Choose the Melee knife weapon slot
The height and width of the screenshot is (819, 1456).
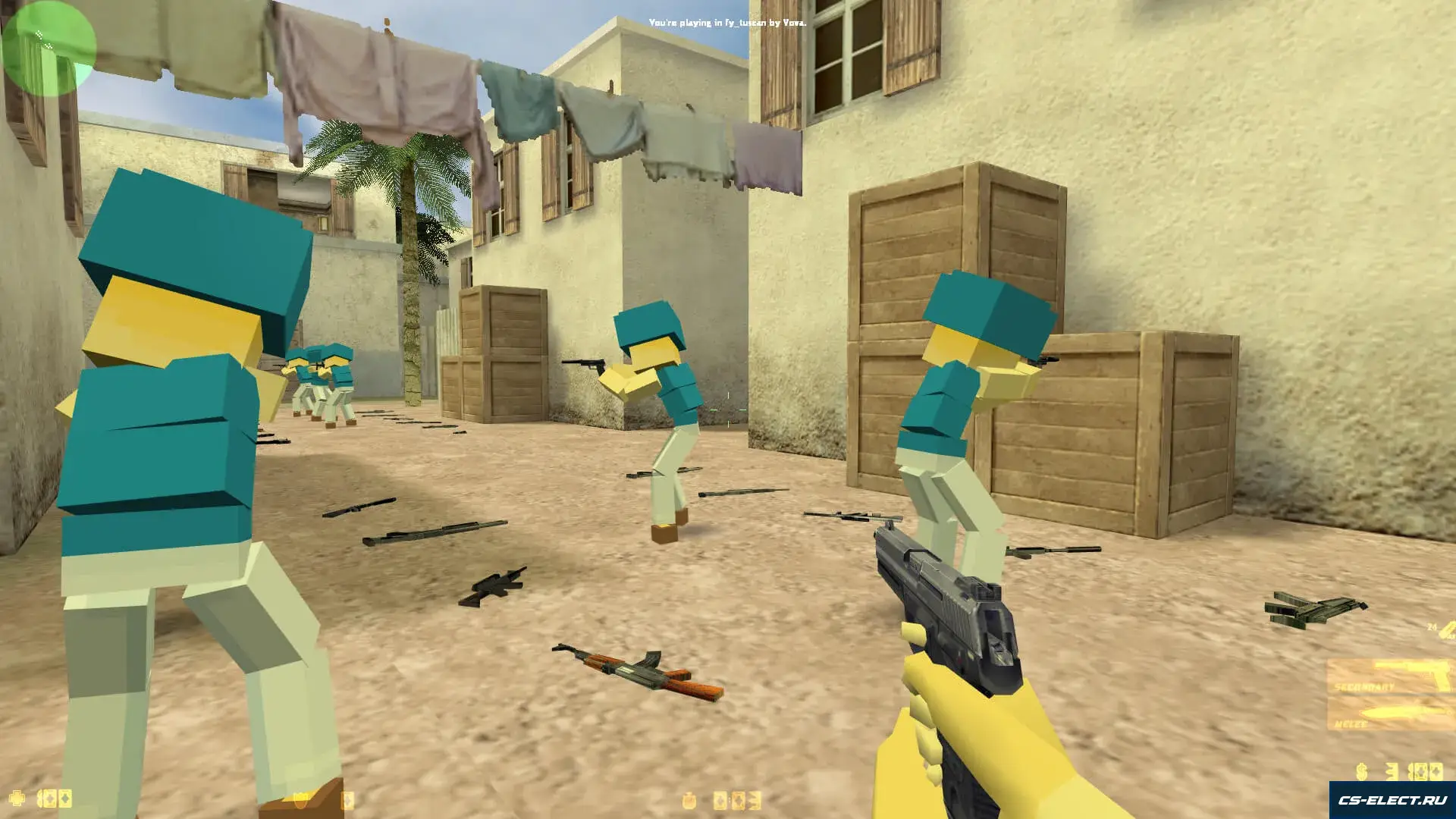(1391, 716)
